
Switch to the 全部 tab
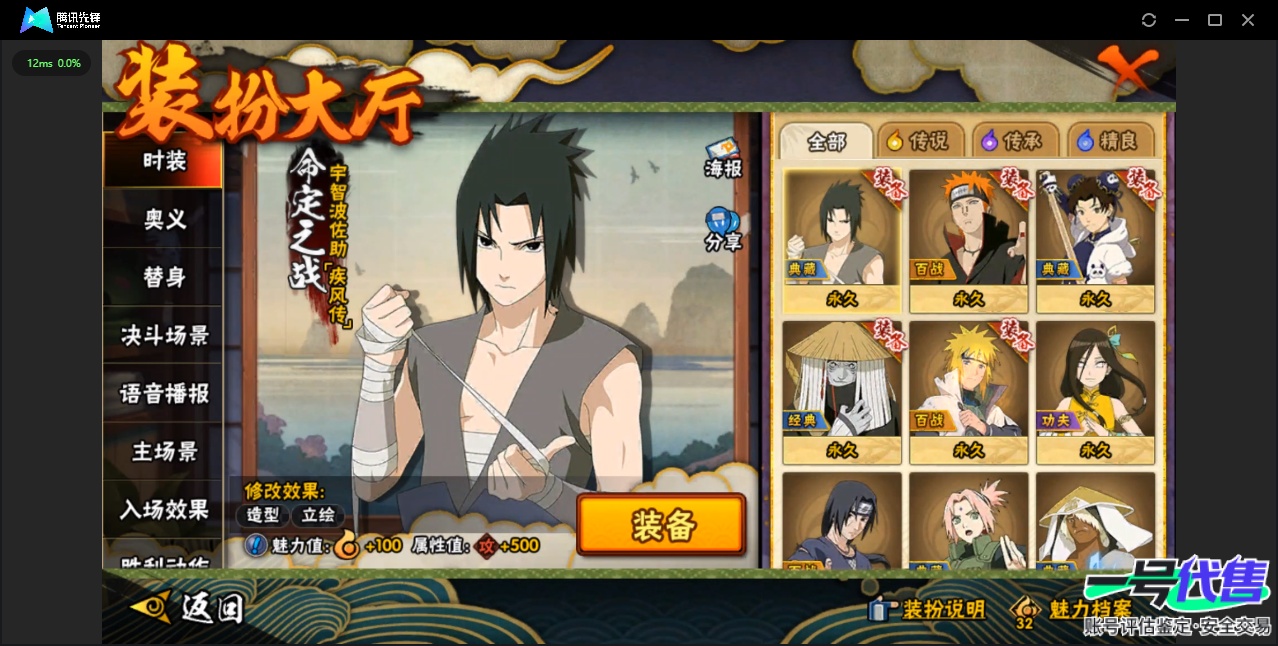(x=826, y=141)
